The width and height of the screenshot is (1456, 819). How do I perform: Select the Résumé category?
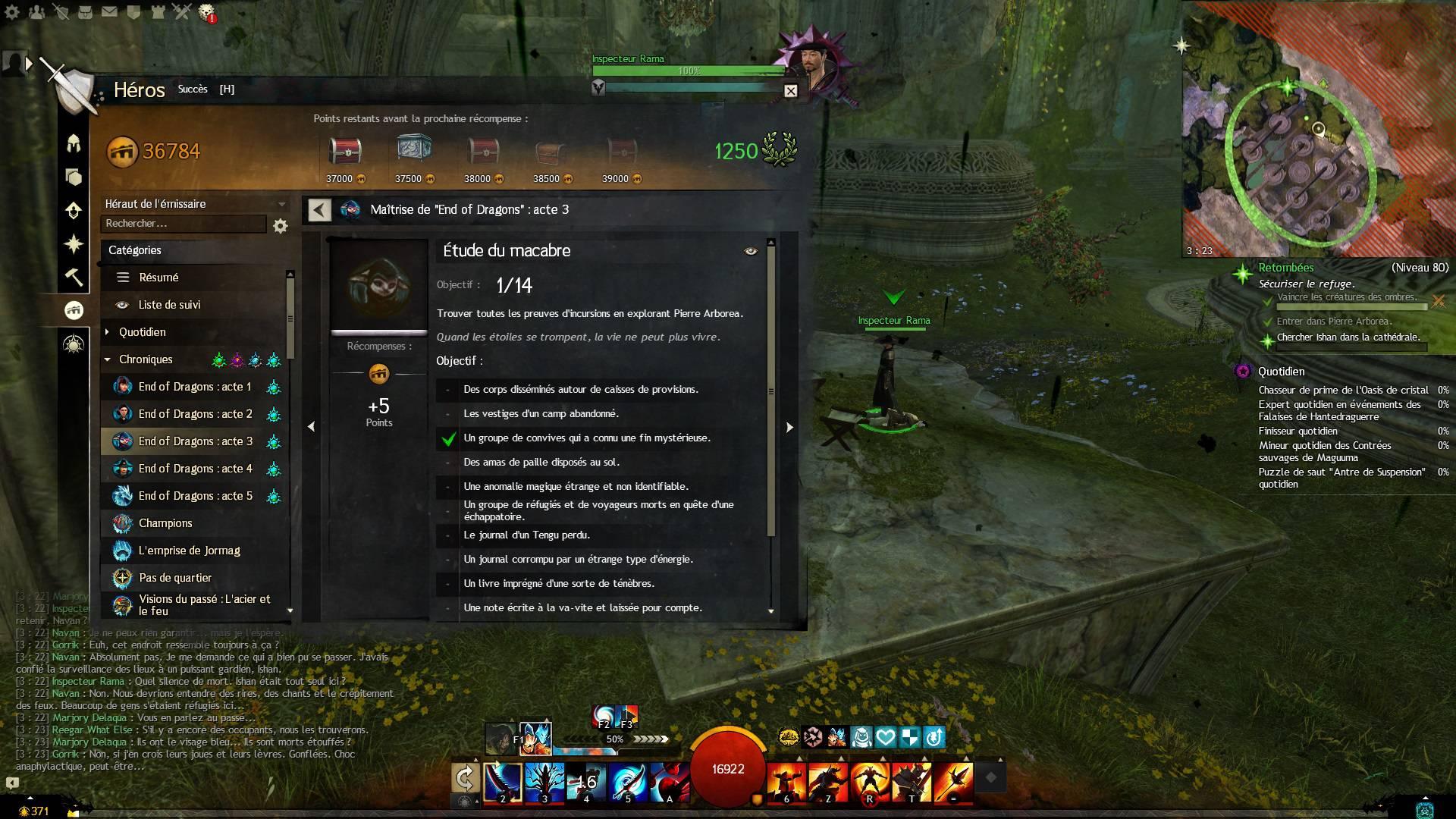[x=158, y=278]
